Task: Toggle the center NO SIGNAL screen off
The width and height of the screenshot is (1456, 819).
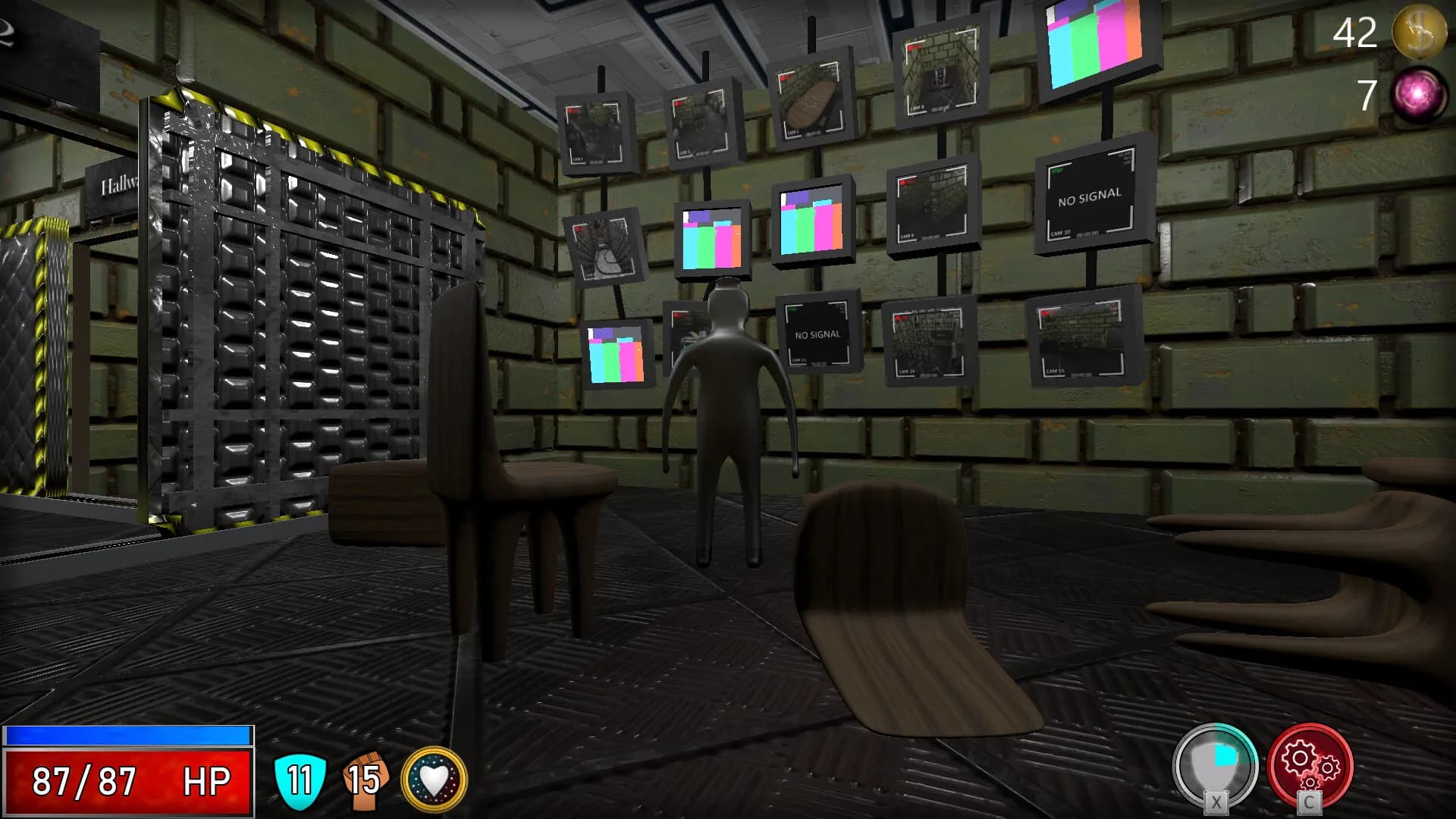Action: point(817,332)
